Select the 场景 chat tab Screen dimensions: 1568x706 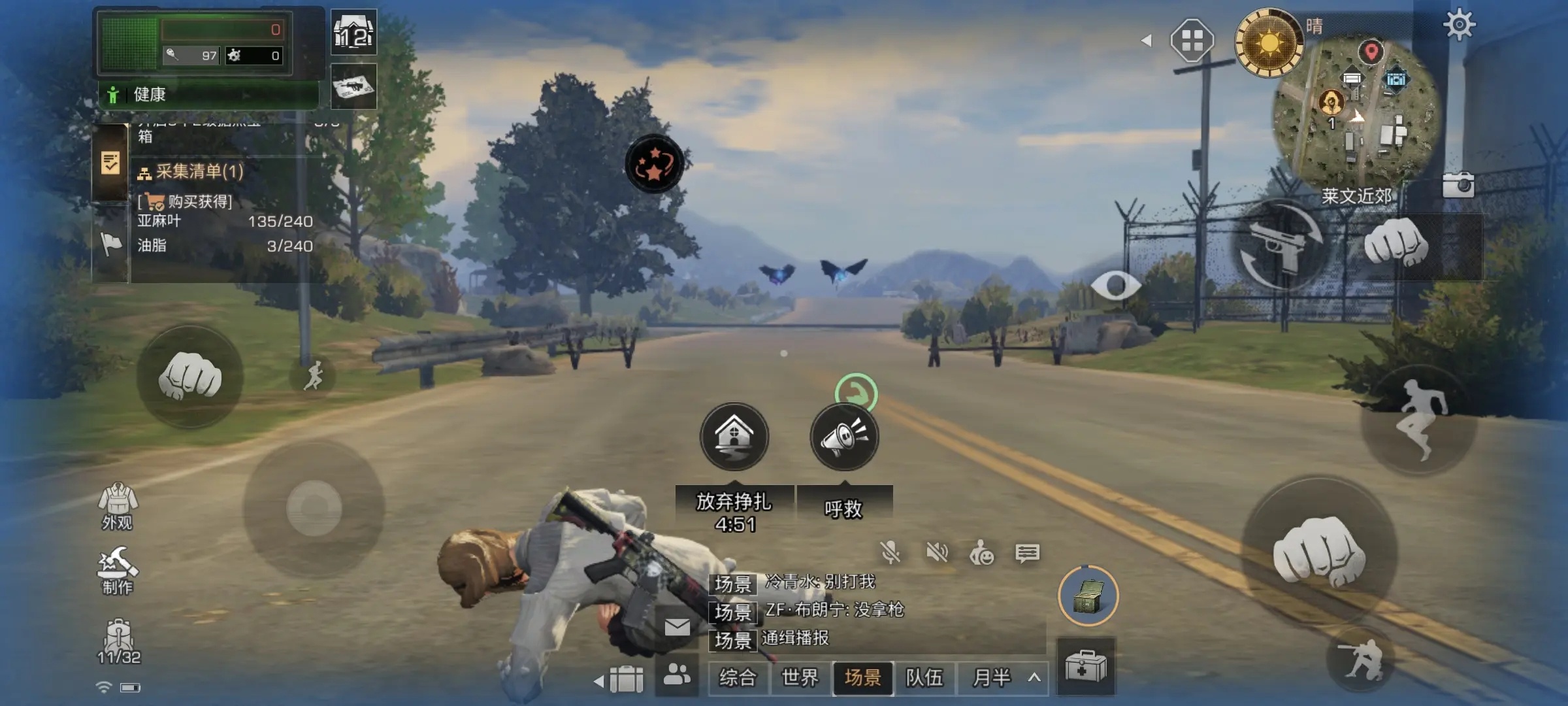pyautogui.click(x=862, y=677)
